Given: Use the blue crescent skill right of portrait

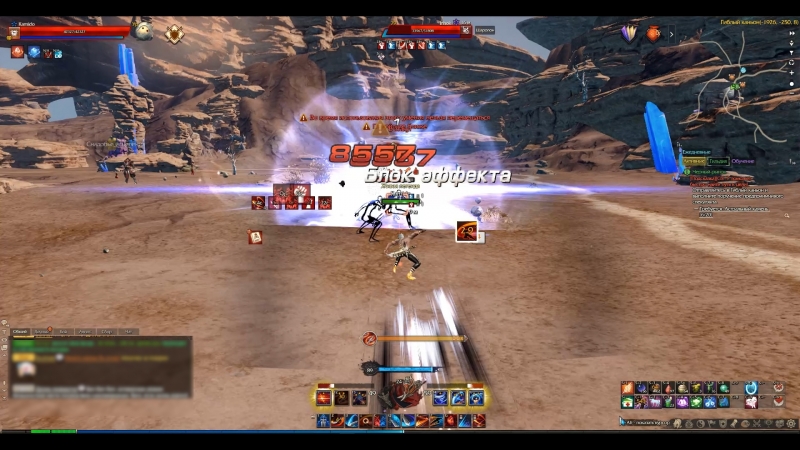Looking at the screenshot, I should [x=440, y=397].
